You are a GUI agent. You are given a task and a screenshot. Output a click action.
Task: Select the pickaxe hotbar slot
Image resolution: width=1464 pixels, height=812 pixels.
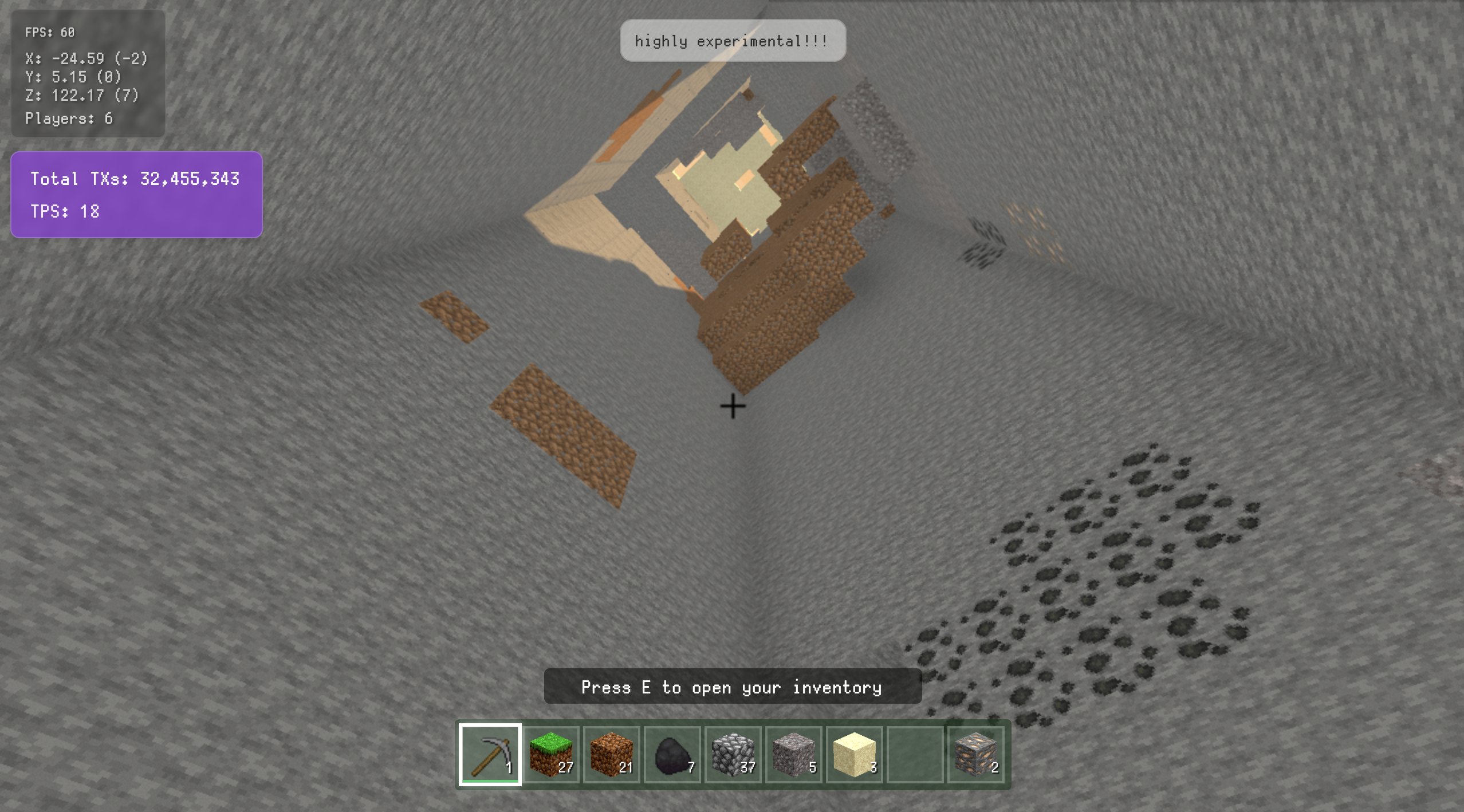(490, 754)
